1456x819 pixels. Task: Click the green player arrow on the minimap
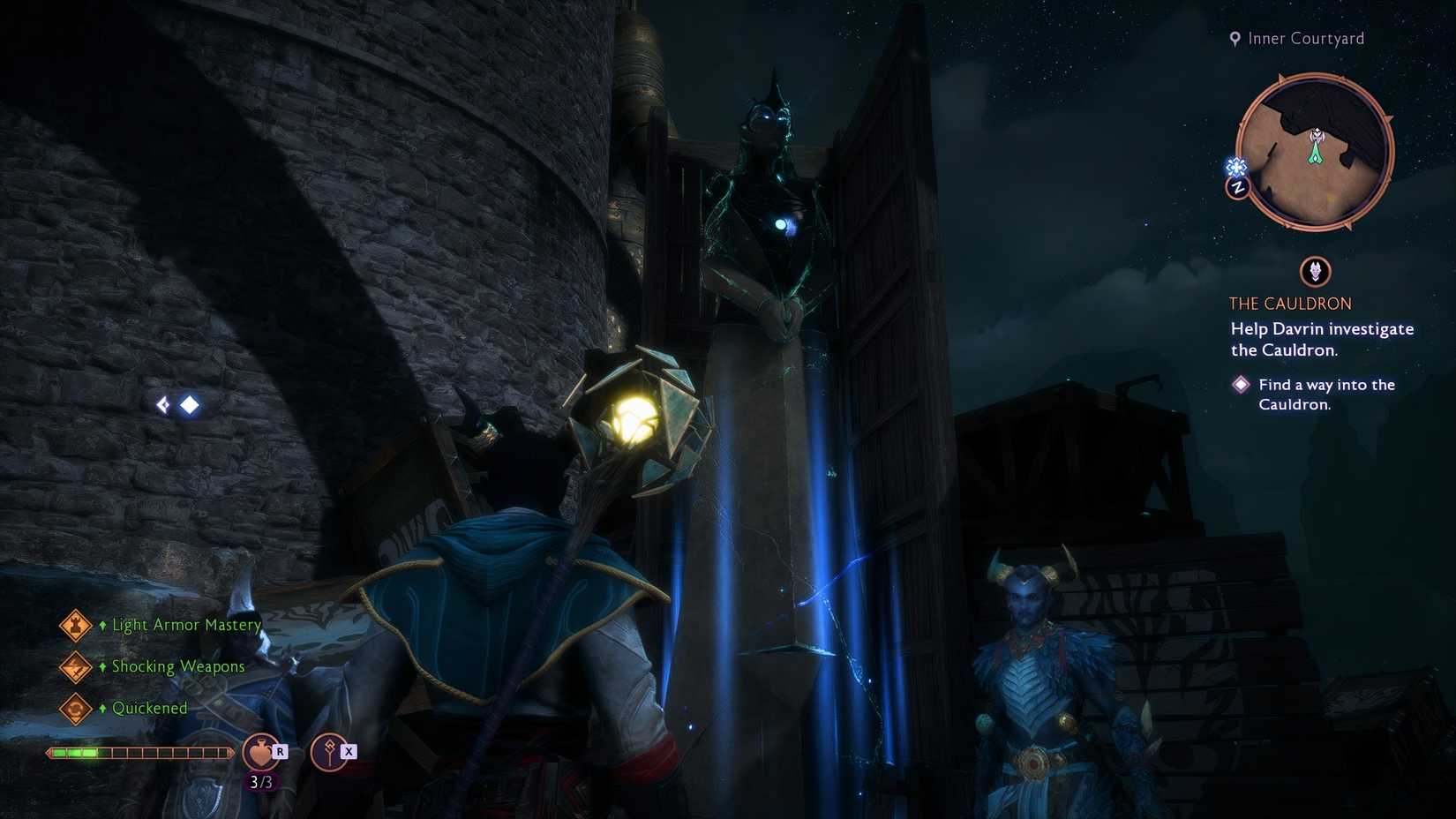coord(1315,151)
